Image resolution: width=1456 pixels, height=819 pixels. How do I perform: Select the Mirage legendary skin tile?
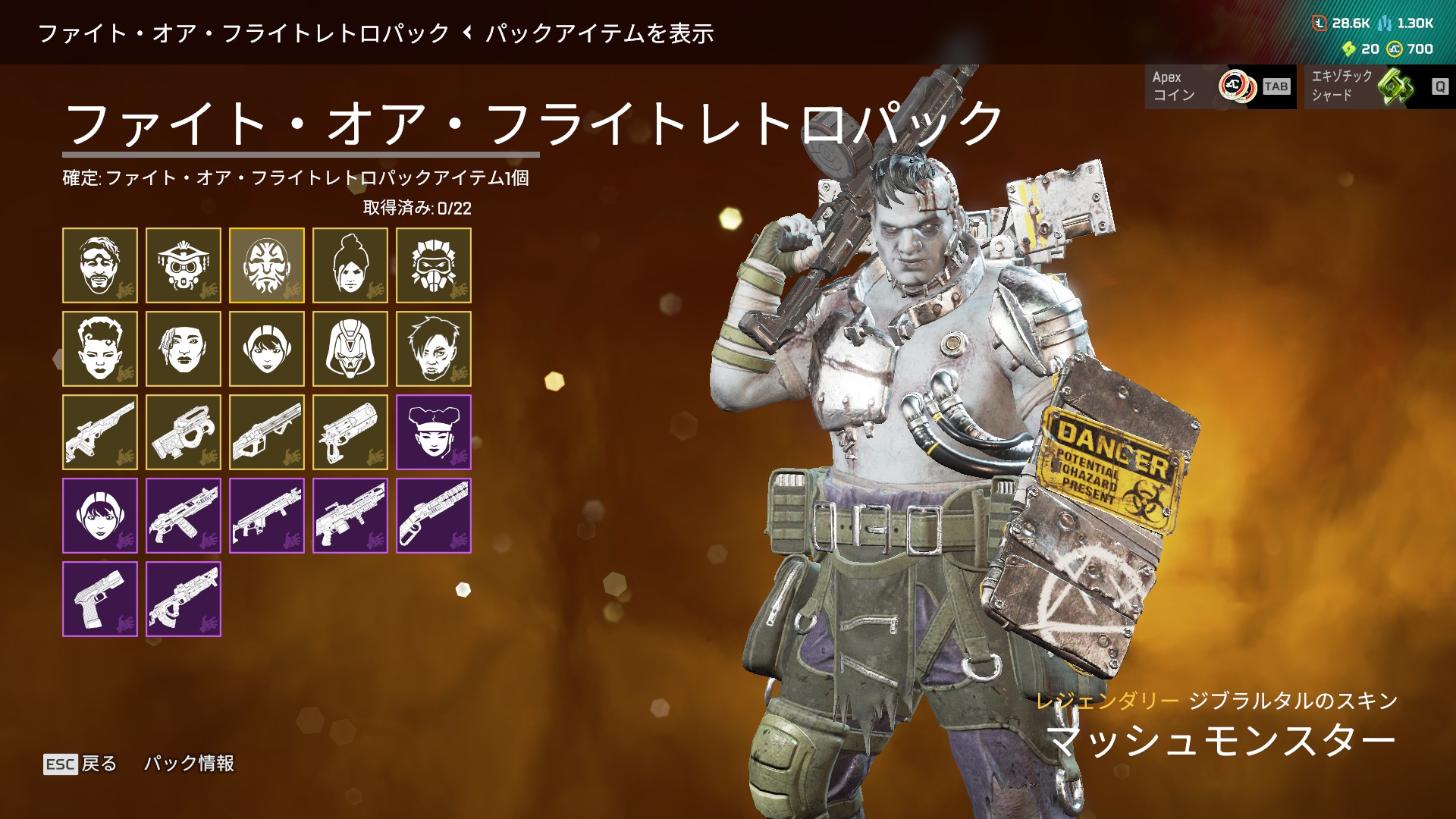tap(100, 265)
